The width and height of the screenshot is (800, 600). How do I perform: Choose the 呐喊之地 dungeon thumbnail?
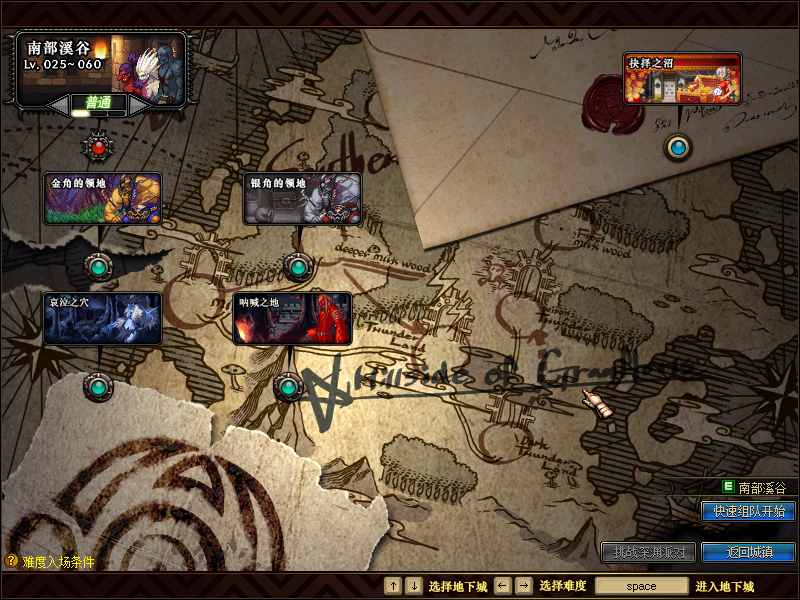(x=292, y=318)
